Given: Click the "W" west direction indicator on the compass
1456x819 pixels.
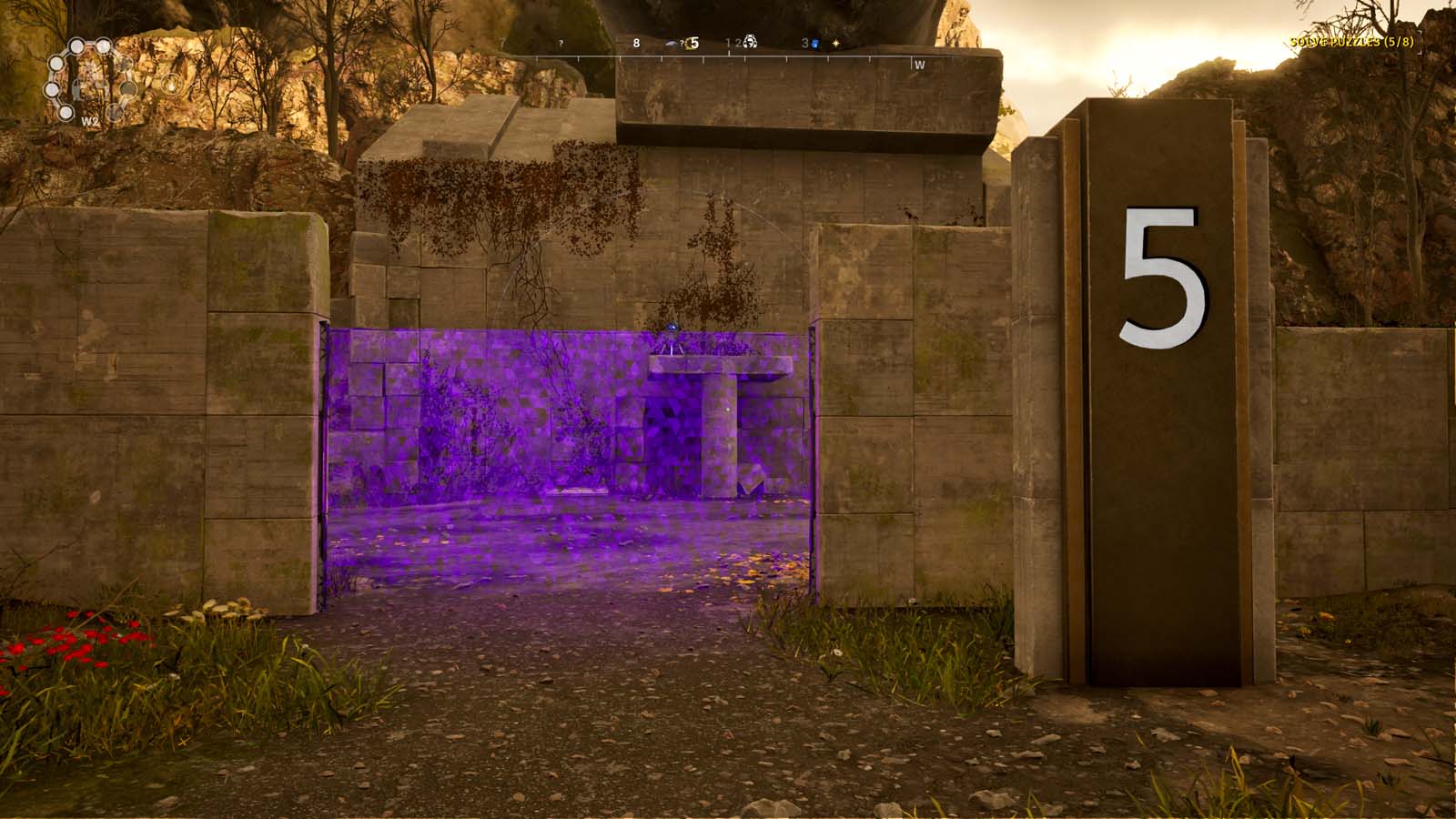Looking at the screenshot, I should pyautogui.click(x=919, y=65).
